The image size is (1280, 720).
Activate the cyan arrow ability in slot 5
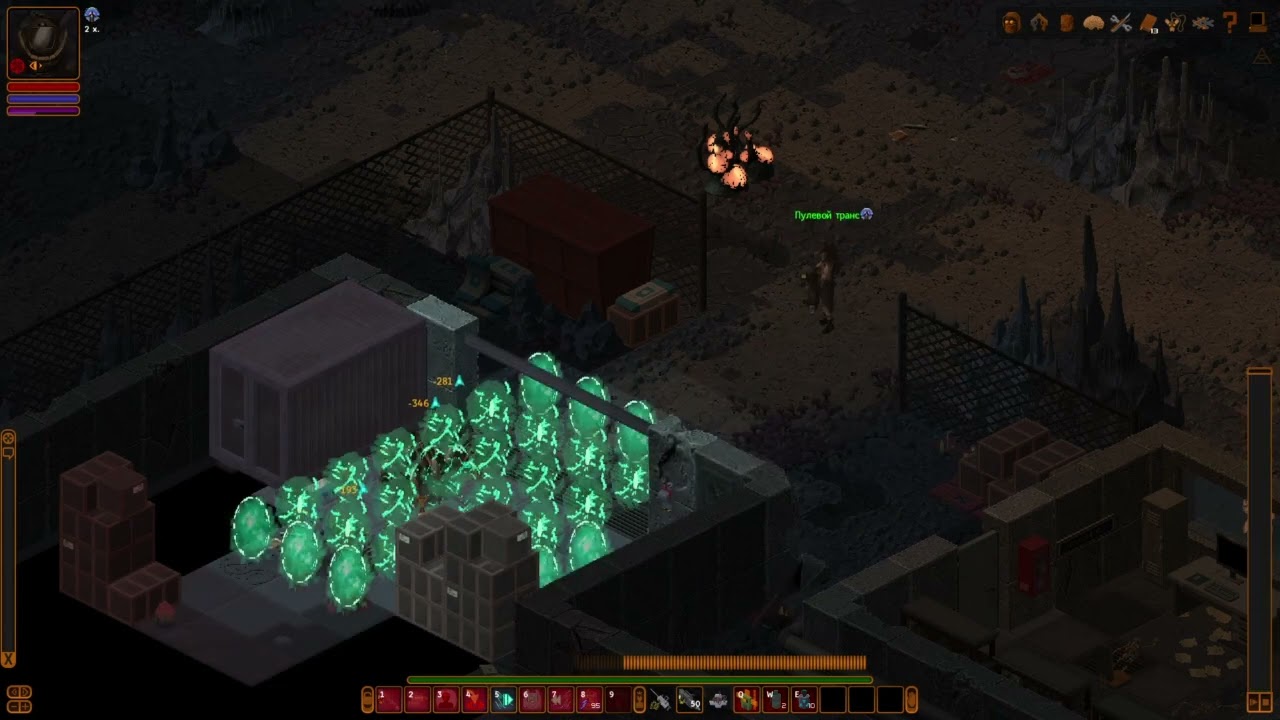coord(504,700)
